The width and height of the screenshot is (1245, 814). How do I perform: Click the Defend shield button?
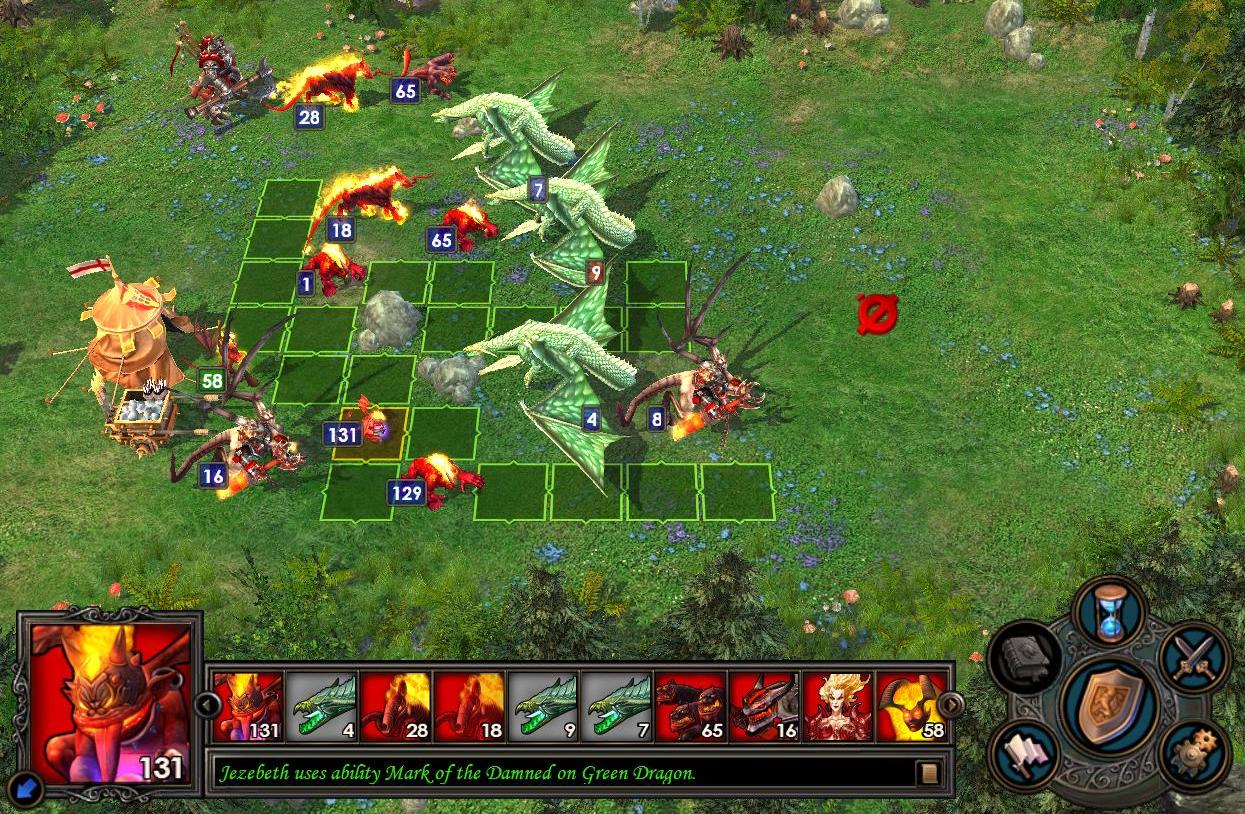(x=1108, y=706)
